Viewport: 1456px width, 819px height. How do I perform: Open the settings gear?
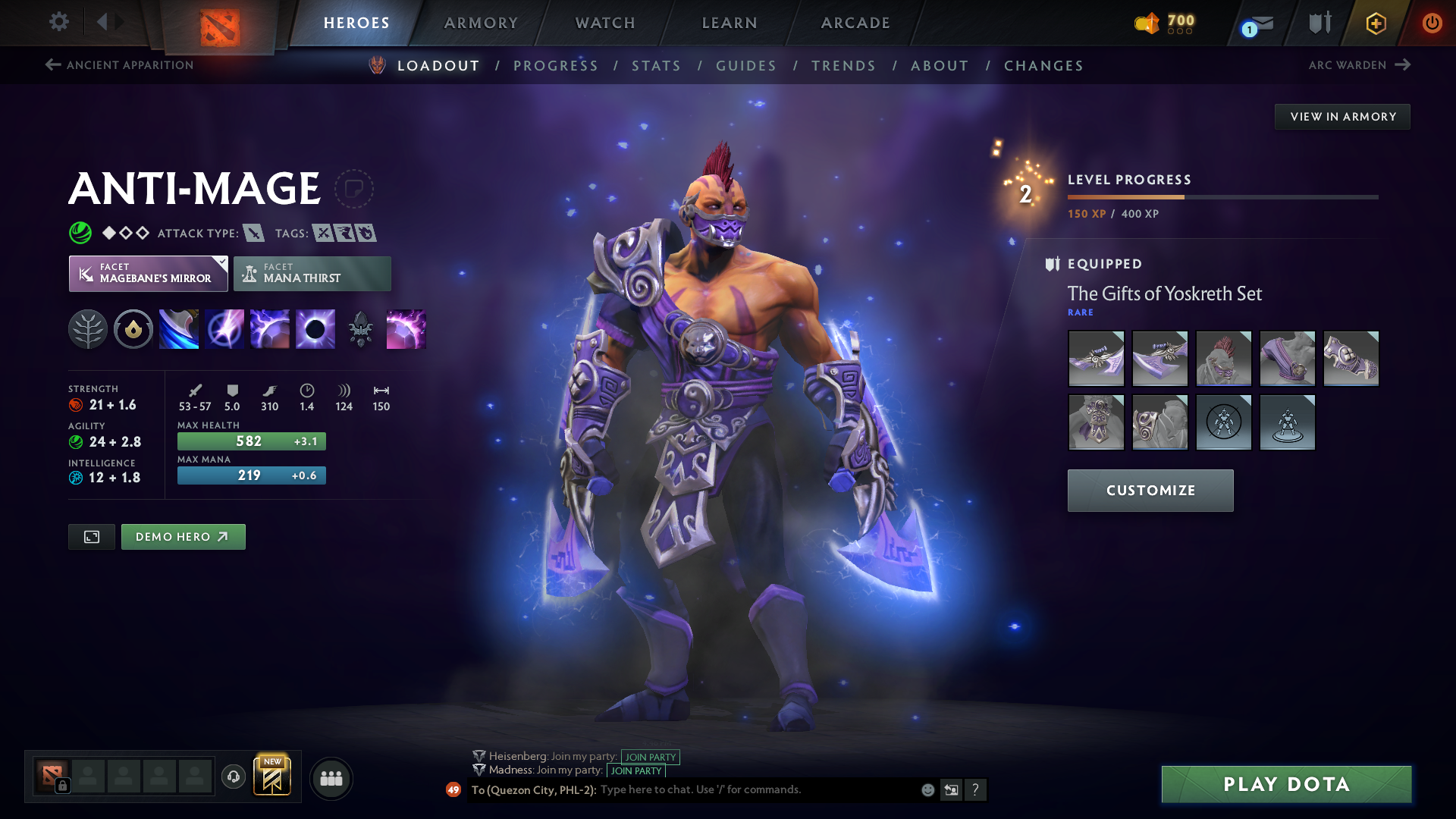(58, 22)
